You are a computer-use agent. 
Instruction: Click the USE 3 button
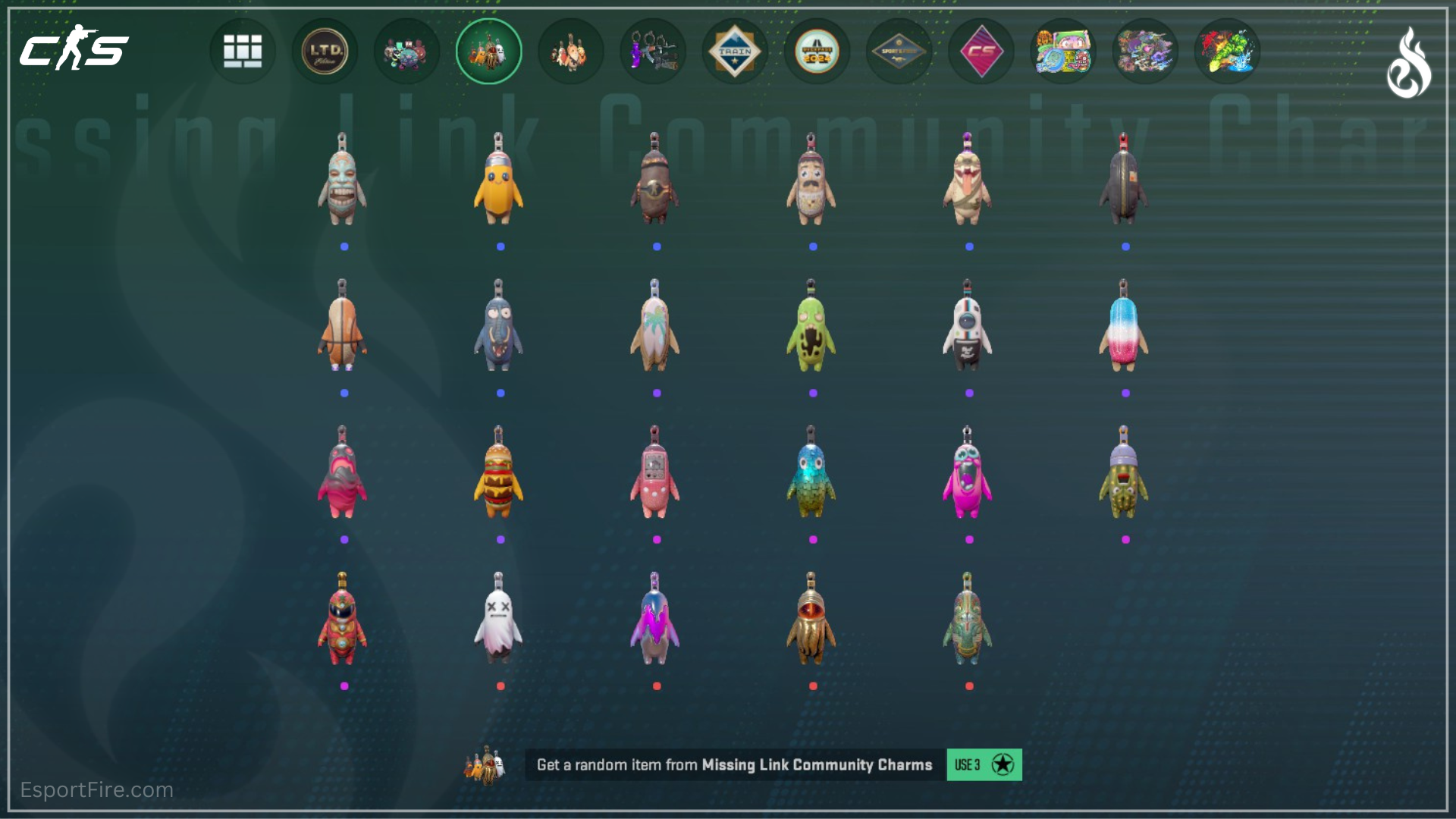(984, 765)
